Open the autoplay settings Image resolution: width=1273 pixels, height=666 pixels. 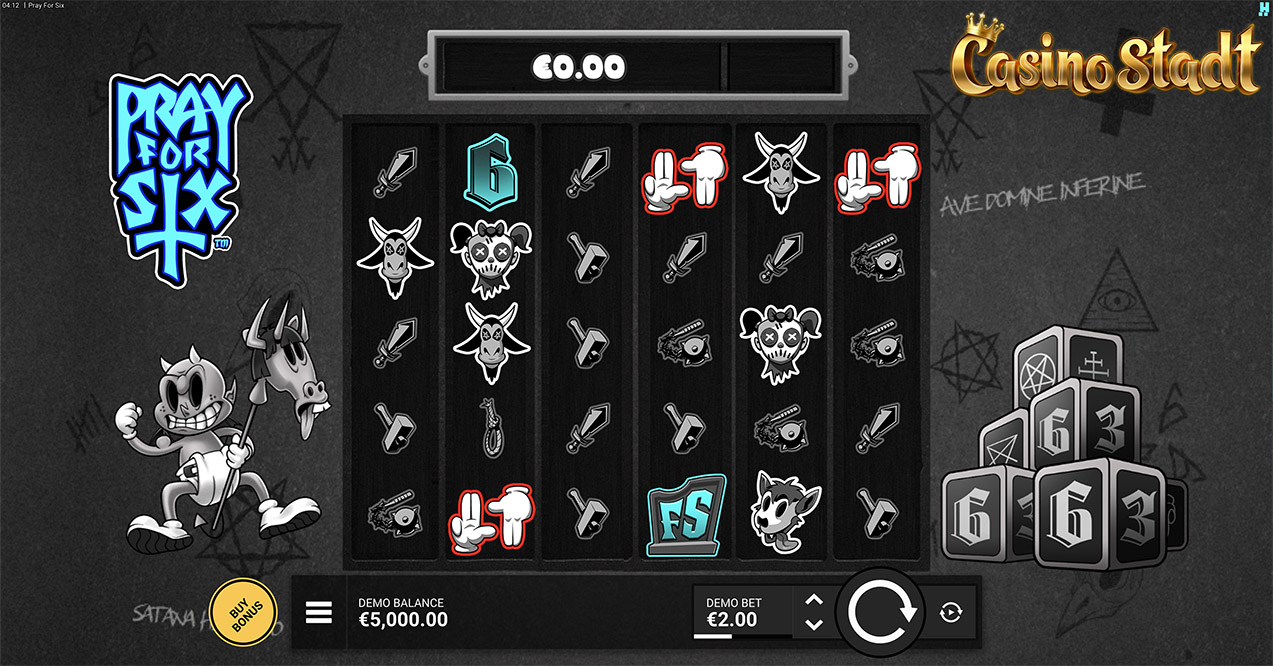click(x=951, y=612)
